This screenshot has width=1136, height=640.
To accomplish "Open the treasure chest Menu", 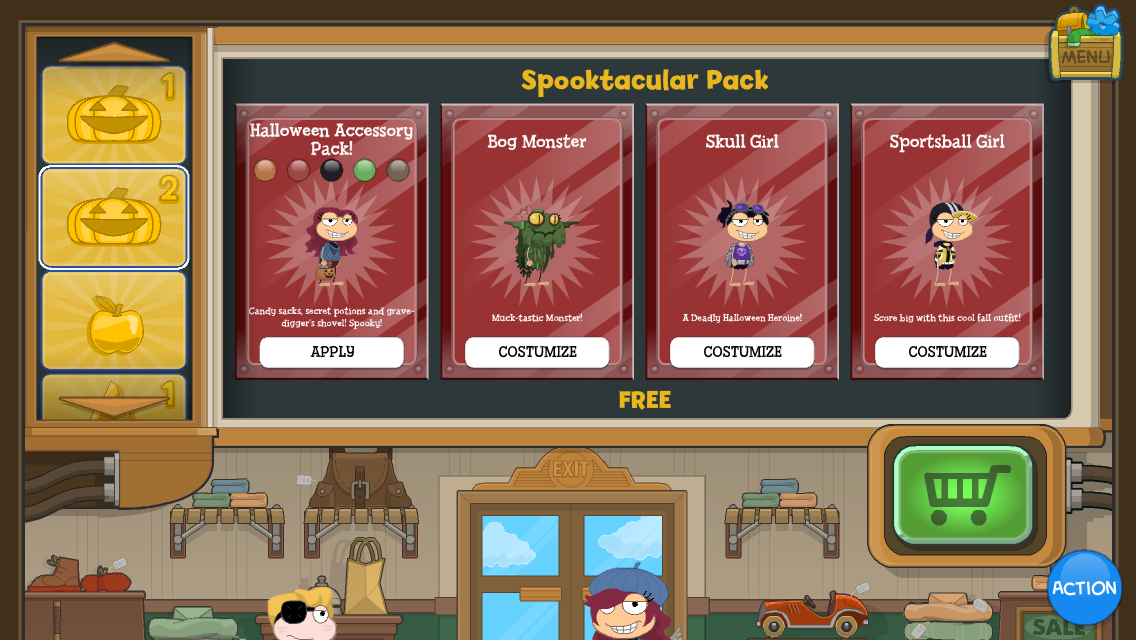I will point(1085,45).
